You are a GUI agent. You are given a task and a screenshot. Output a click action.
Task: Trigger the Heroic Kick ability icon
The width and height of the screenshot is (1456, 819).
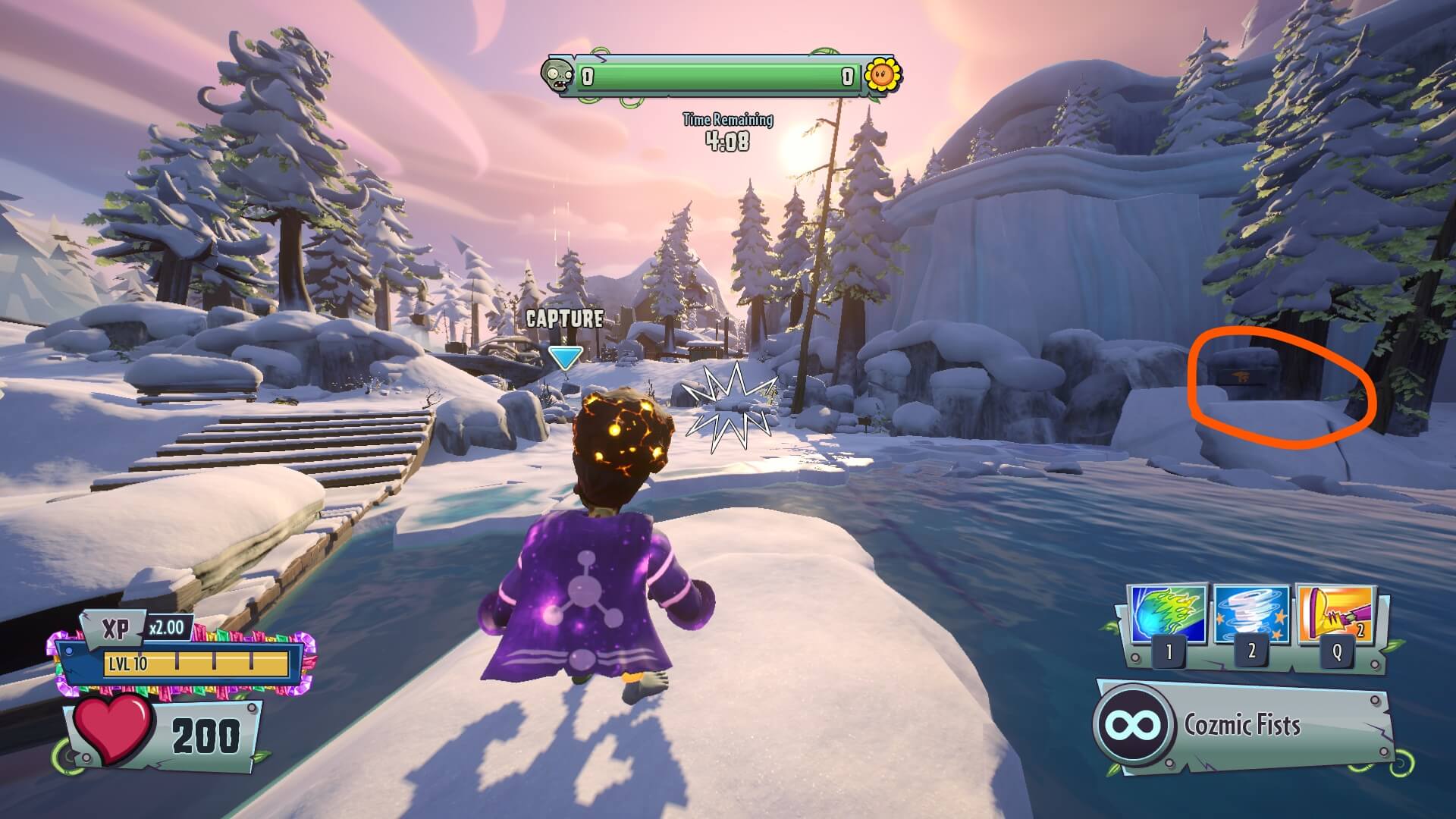pos(1336,615)
